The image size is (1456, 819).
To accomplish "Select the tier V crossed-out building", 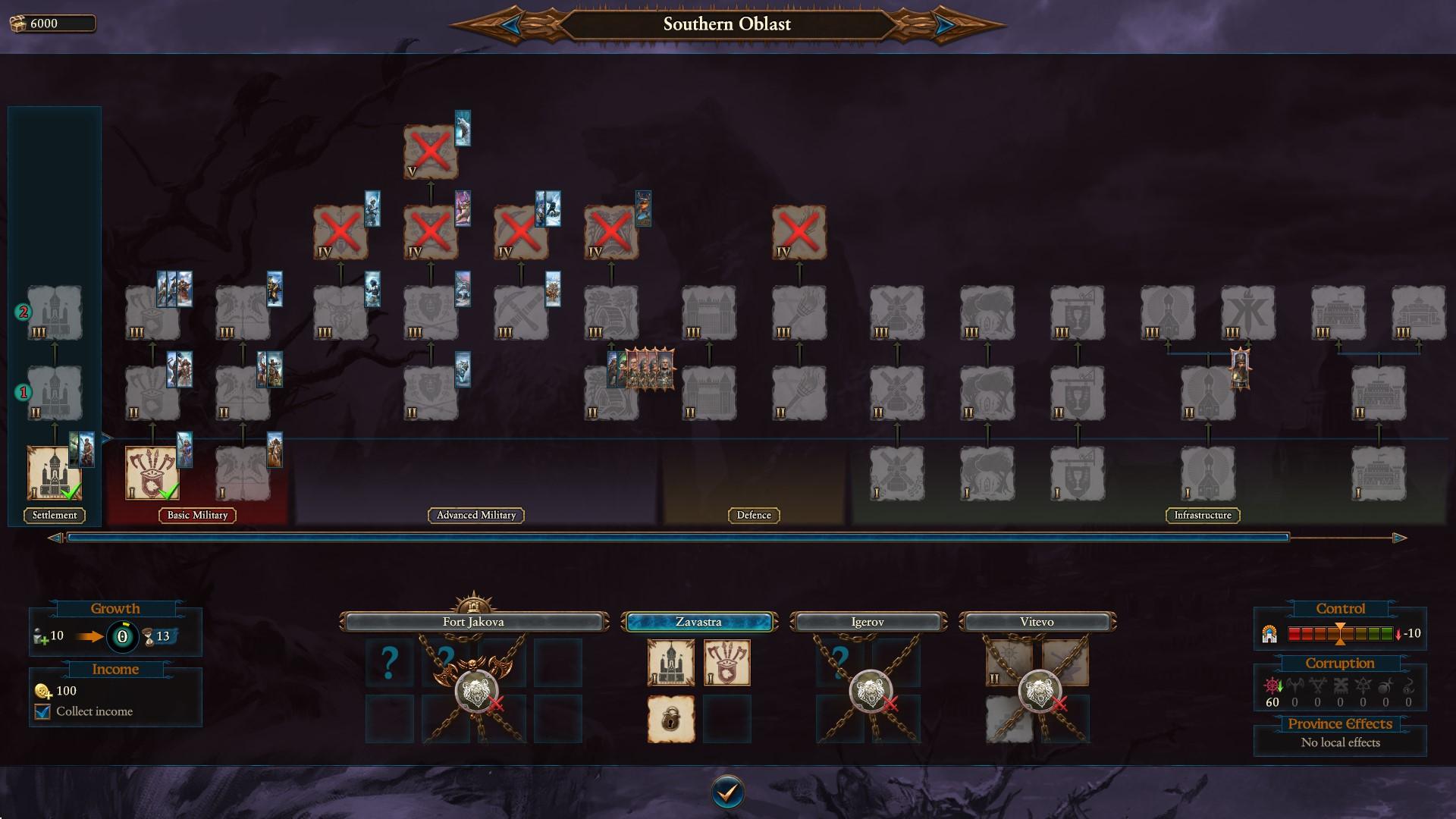I will (430, 152).
